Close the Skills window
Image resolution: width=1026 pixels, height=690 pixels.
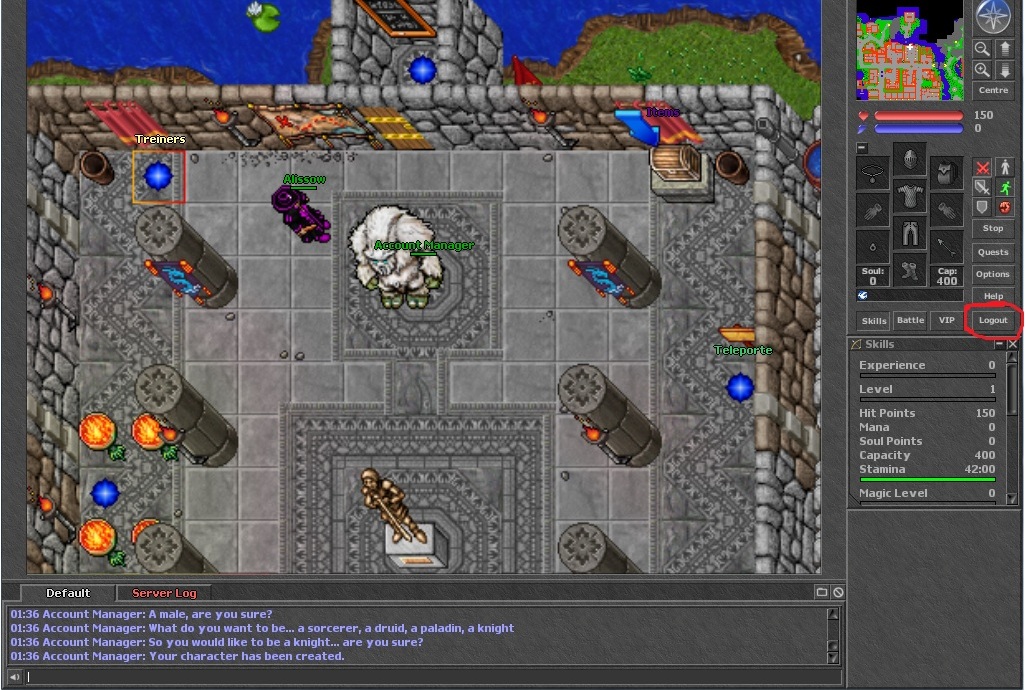click(1013, 344)
